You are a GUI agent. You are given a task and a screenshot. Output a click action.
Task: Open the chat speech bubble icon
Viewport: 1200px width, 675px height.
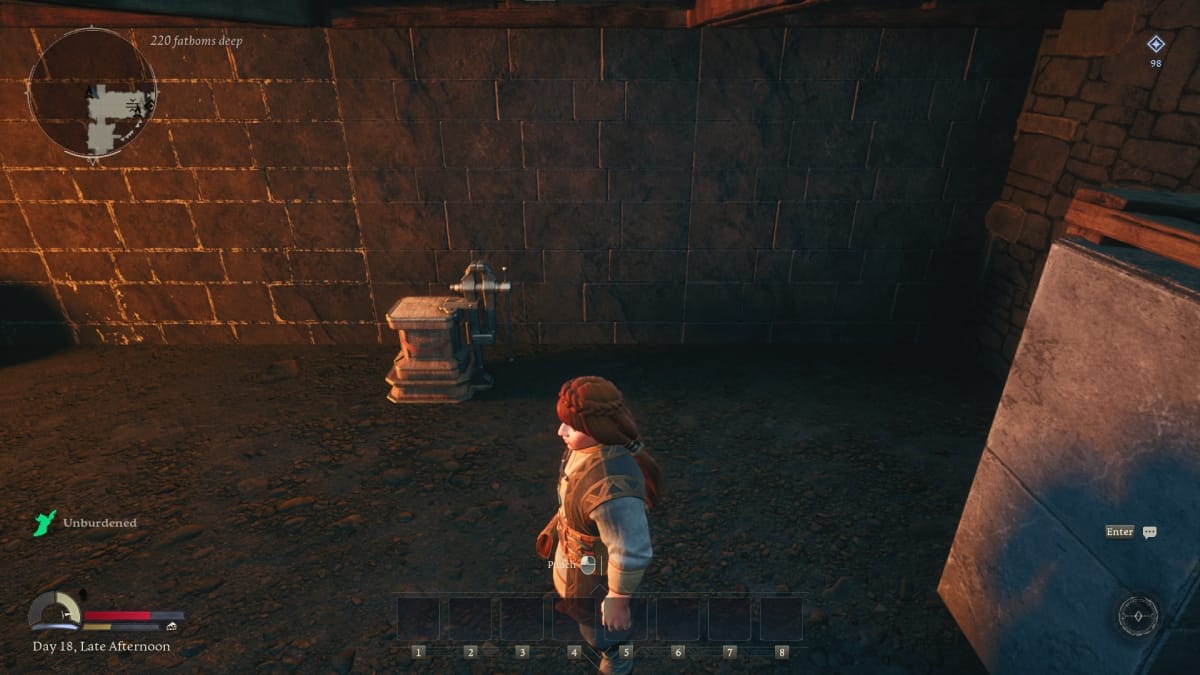point(1149,532)
